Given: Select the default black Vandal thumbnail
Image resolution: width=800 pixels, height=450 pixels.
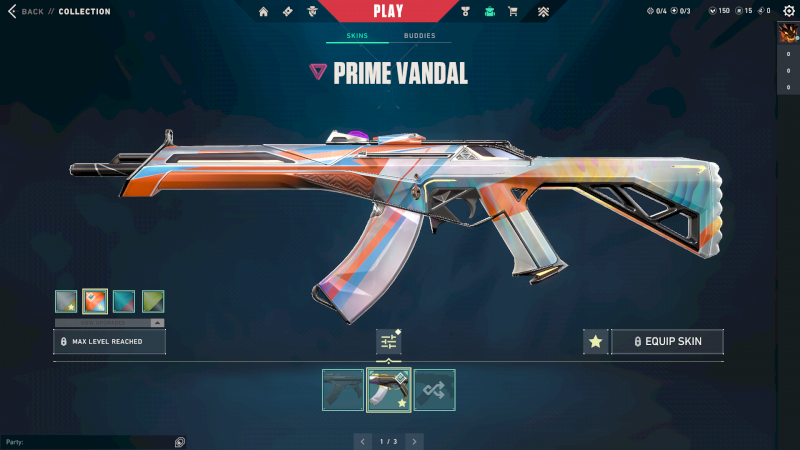Looking at the screenshot, I should [x=343, y=390].
